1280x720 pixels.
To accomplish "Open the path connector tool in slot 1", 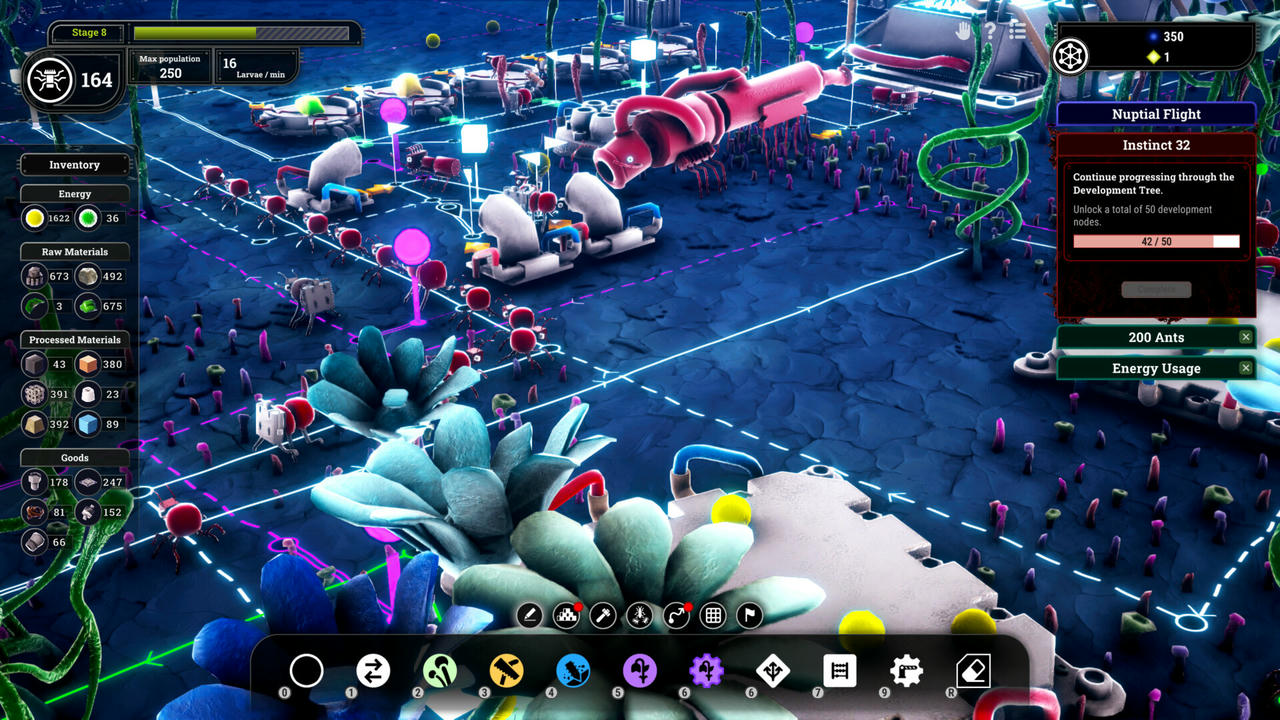I will 373,671.
